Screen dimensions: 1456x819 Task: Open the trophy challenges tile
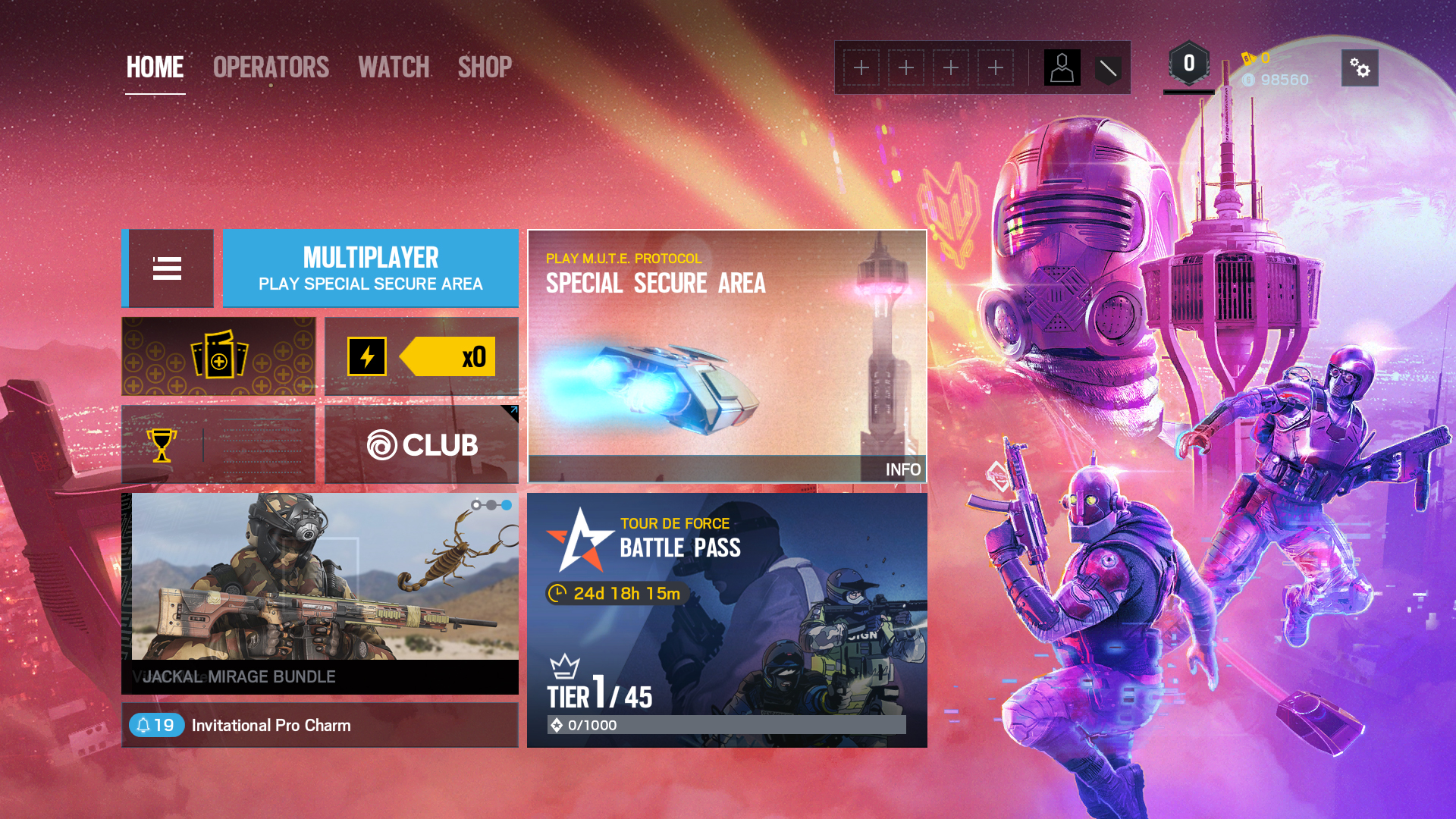(218, 444)
